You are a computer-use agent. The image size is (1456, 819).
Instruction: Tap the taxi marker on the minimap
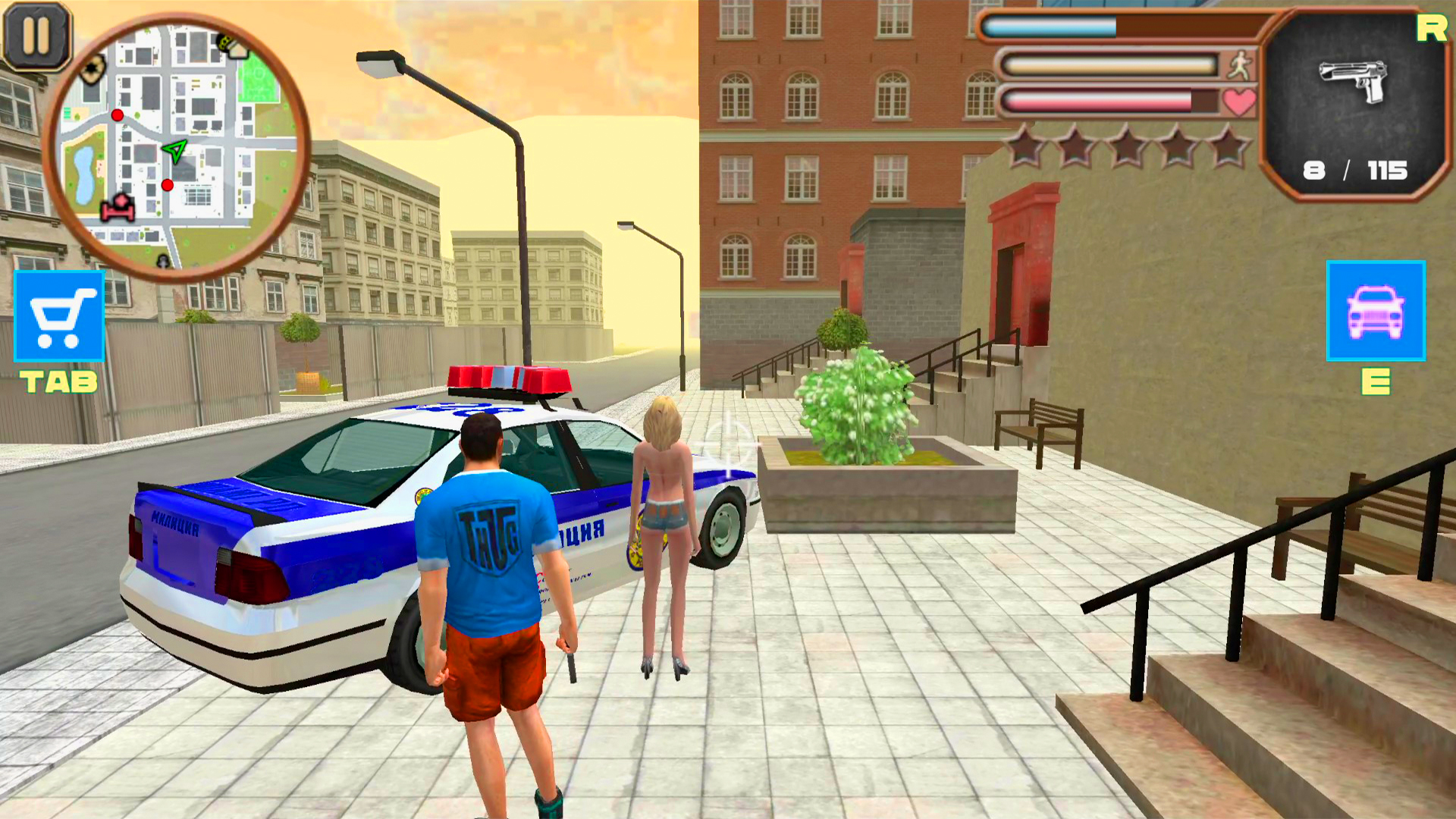(x=224, y=45)
